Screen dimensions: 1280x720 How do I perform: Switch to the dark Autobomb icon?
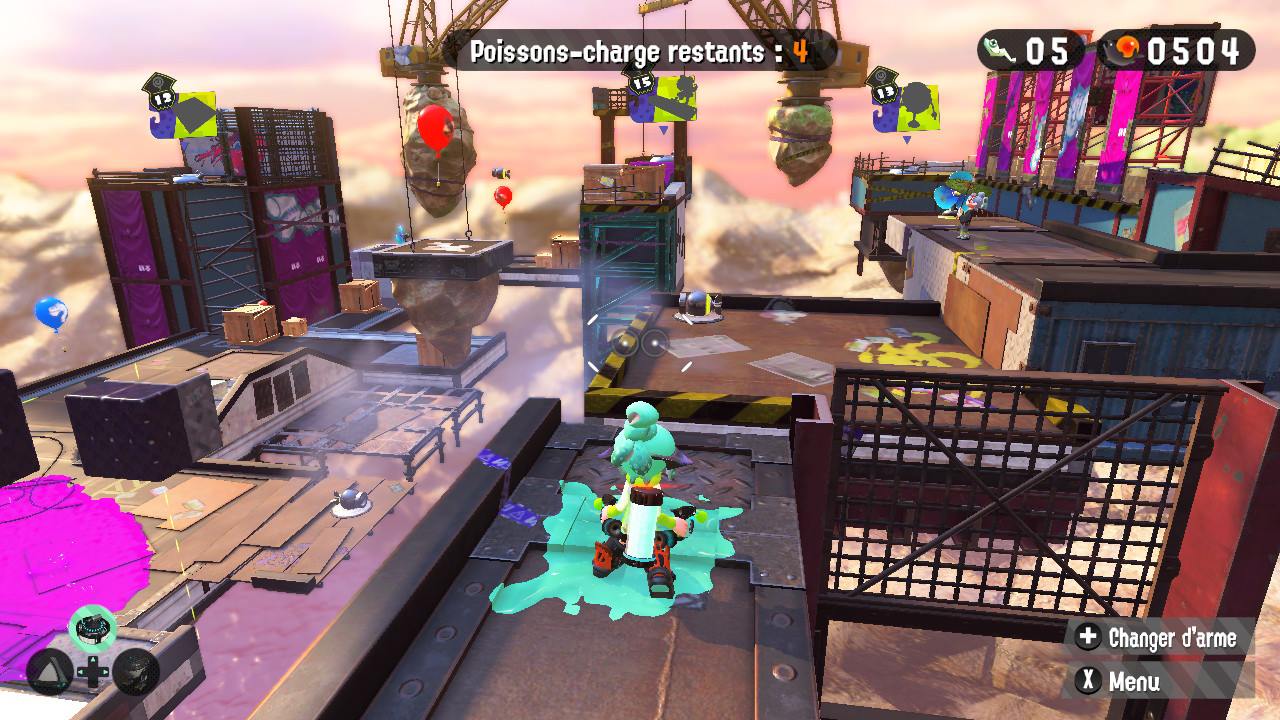click(x=136, y=672)
